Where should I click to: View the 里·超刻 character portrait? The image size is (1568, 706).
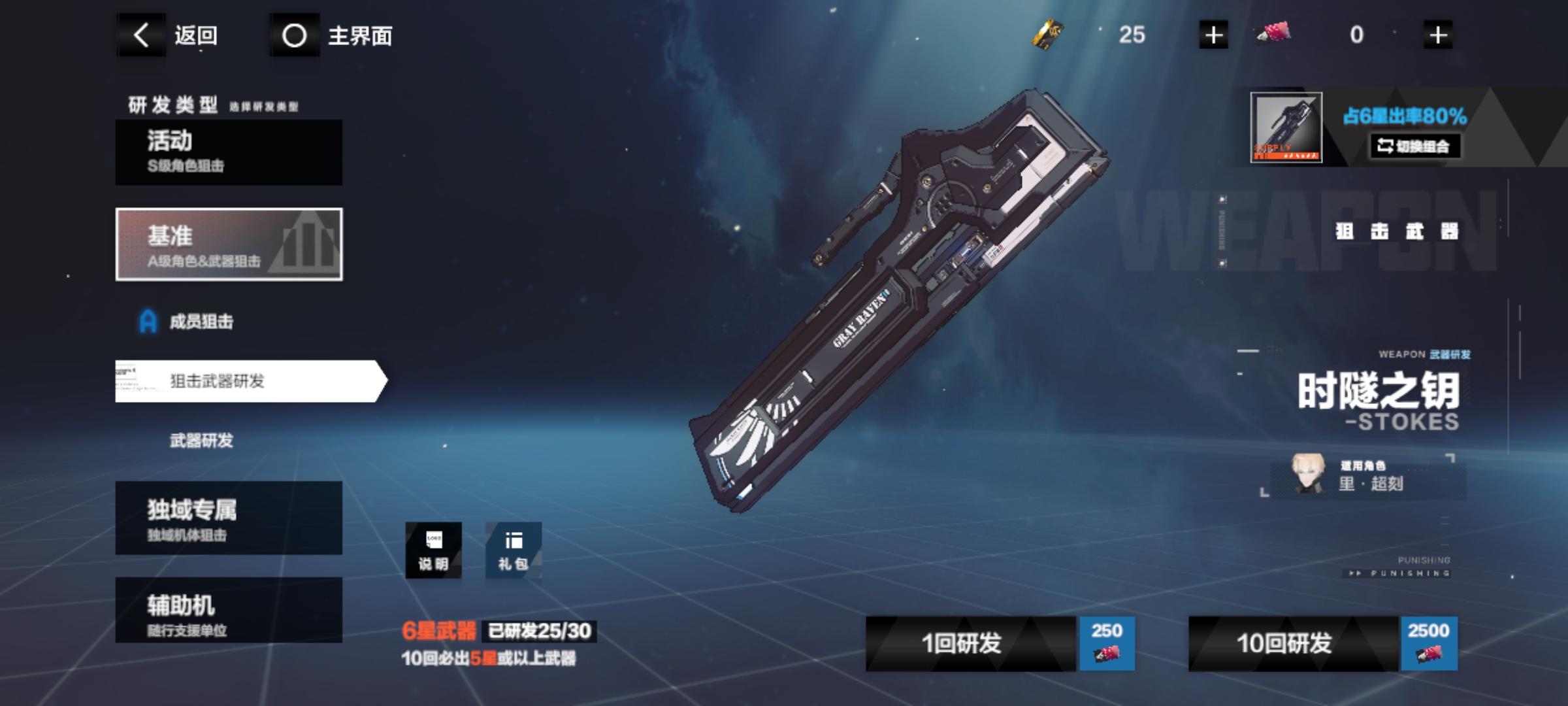click(x=1308, y=474)
